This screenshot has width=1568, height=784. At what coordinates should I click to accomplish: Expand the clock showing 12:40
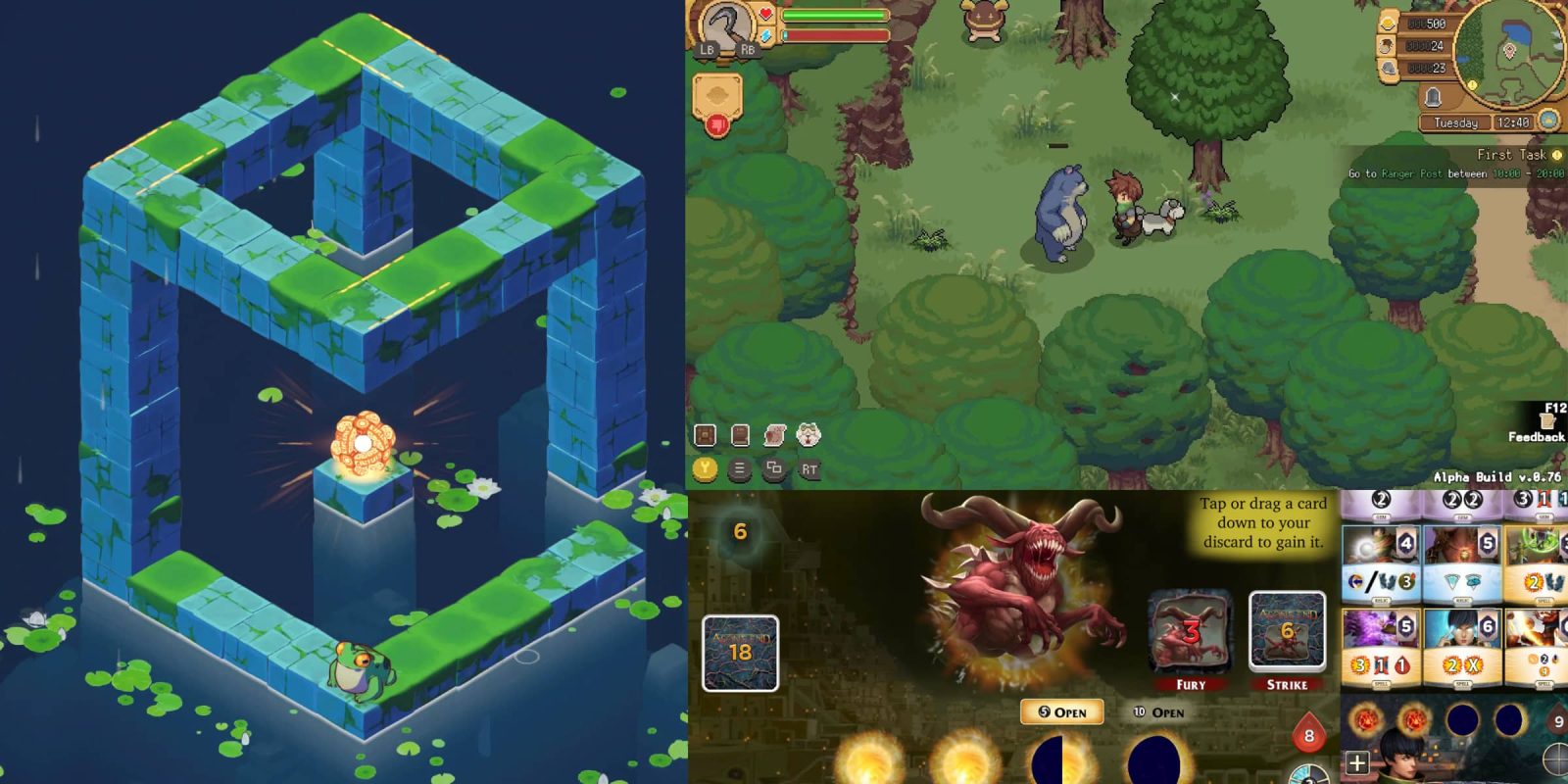(1514, 121)
